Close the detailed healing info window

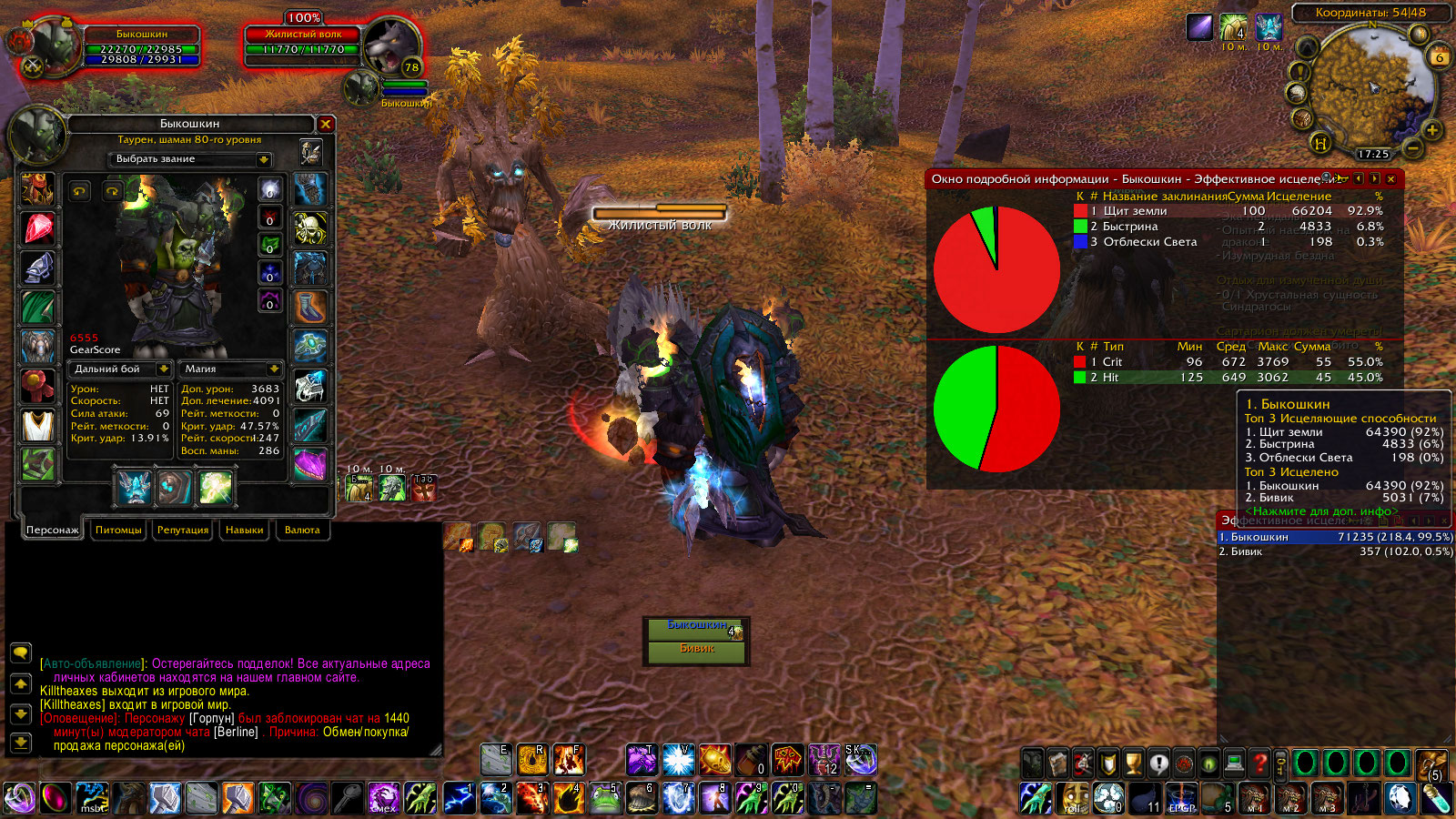pyautogui.click(x=1390, y=179)
